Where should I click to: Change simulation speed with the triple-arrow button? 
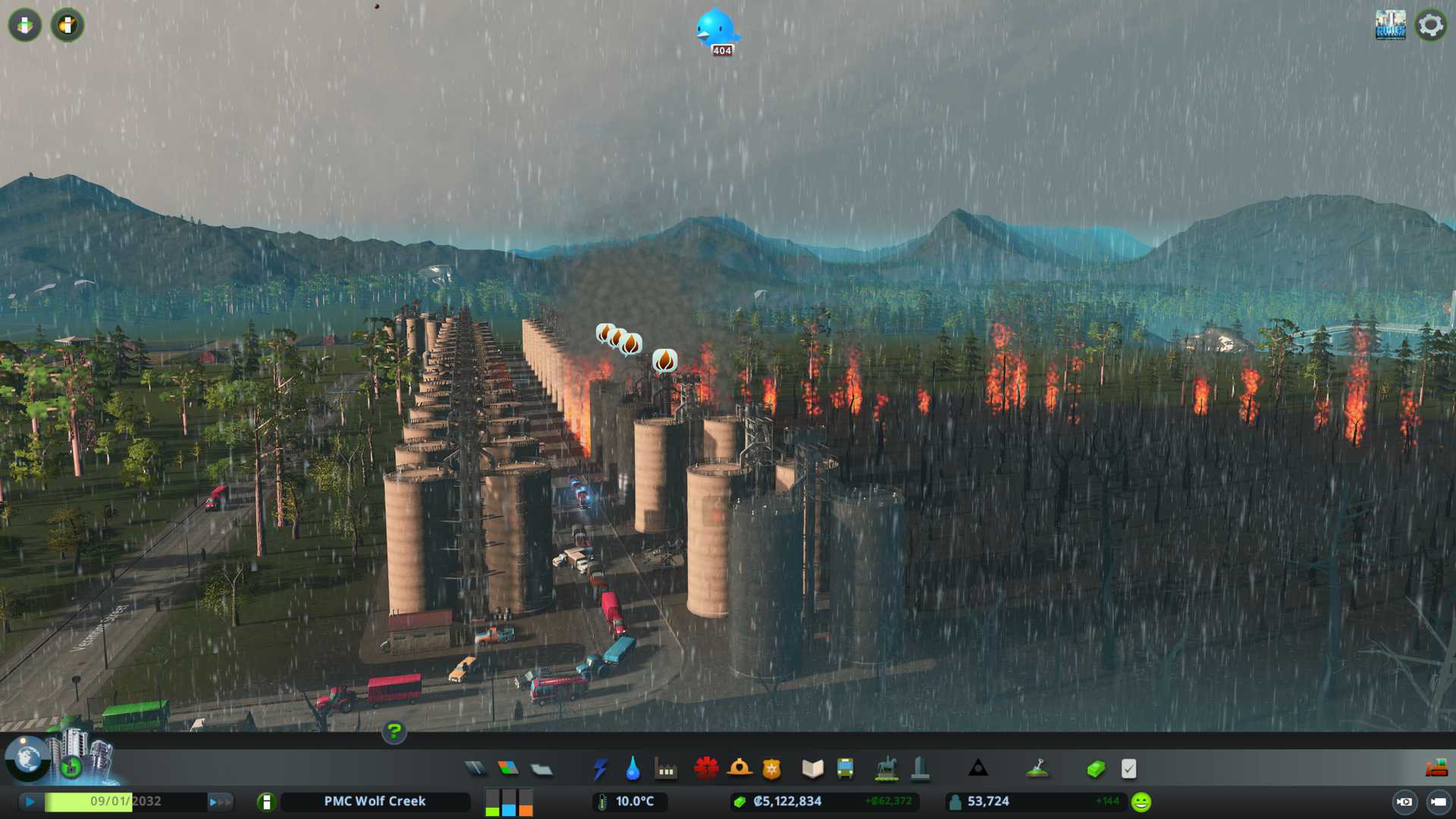click(x=219, y=802)
